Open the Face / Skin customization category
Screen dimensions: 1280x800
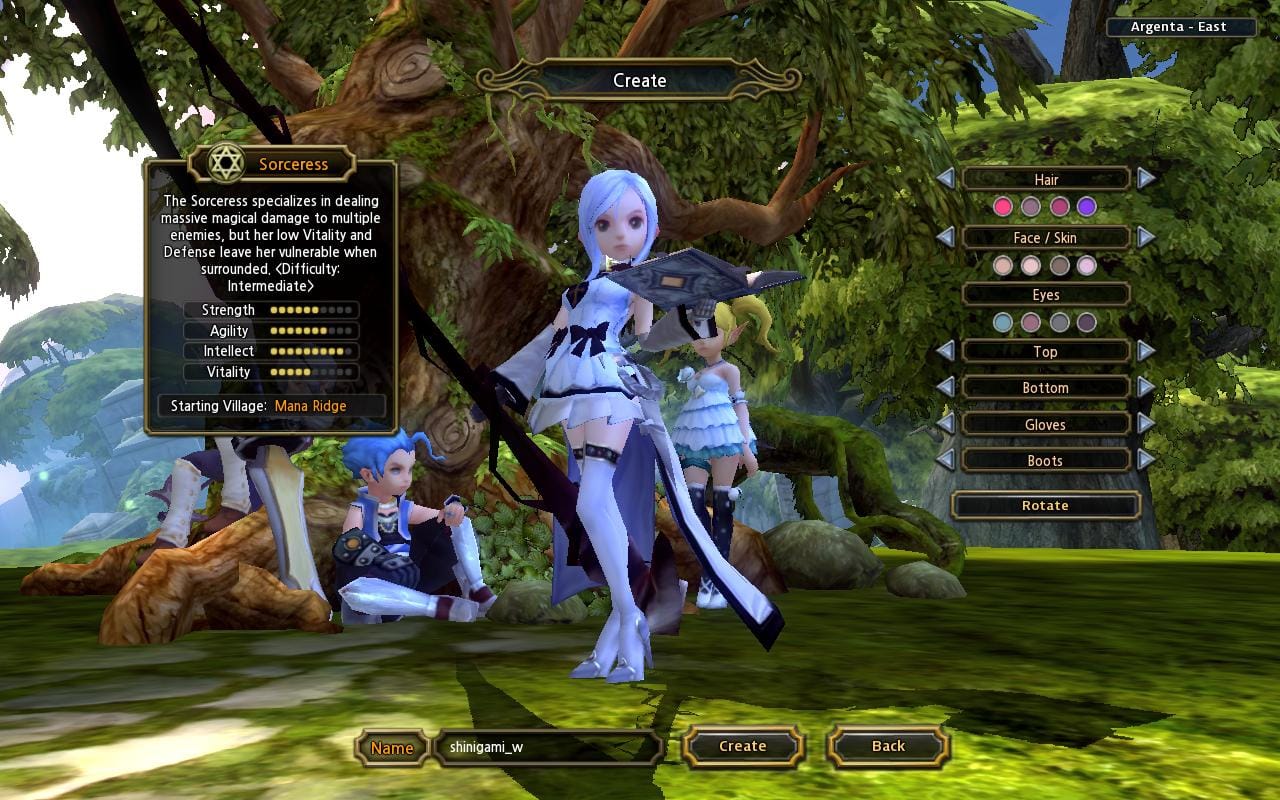coord(1046,238)
